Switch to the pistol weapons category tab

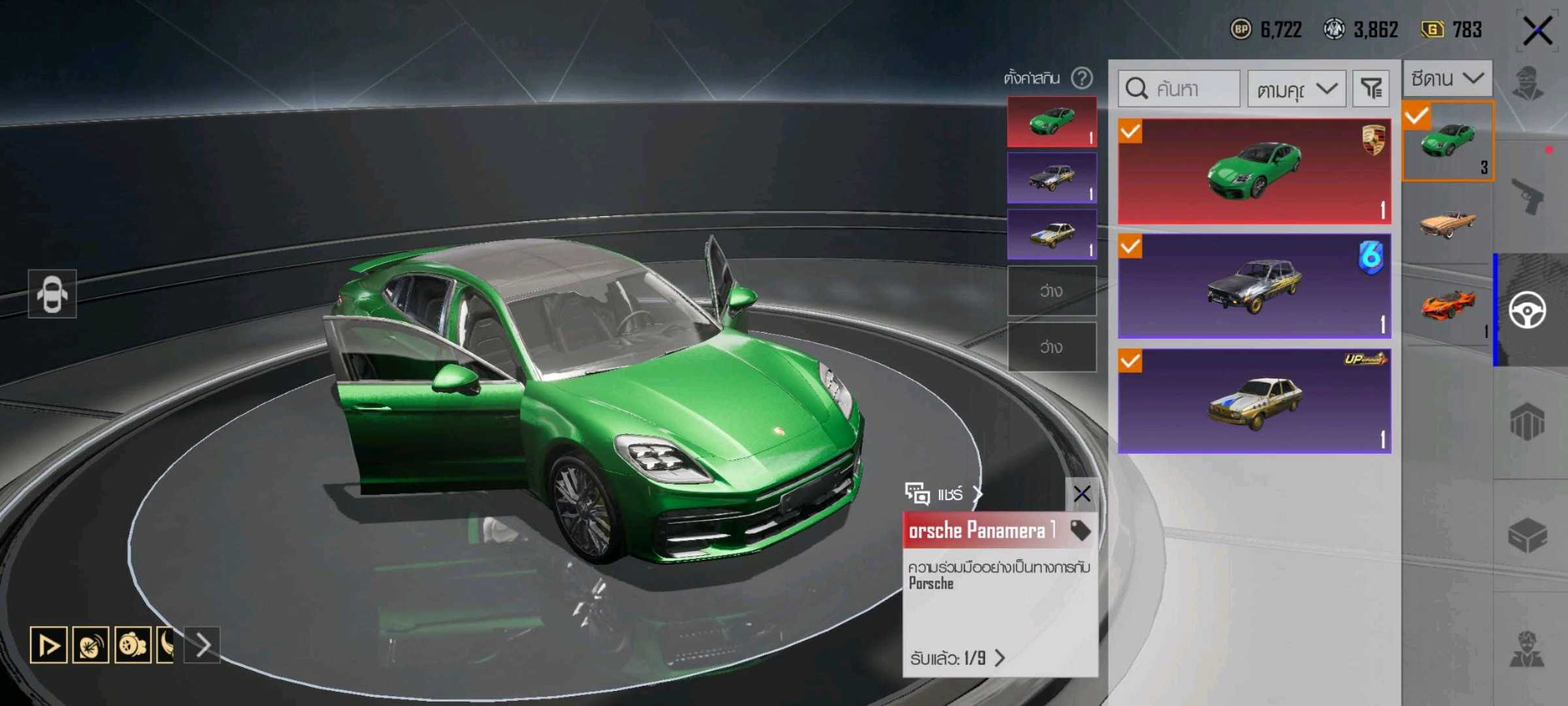point(1529,196)
